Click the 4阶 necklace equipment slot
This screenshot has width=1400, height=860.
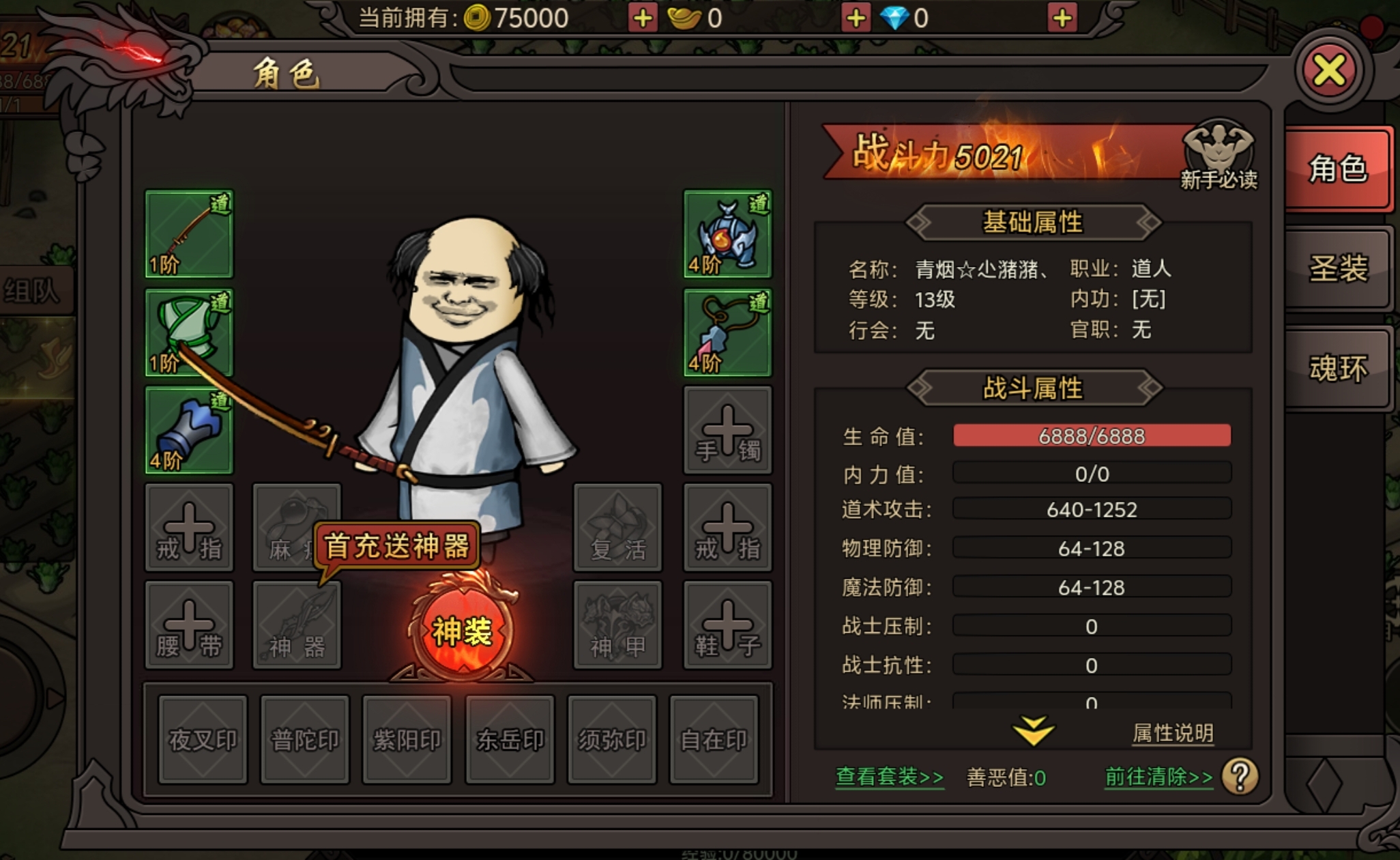pos(727,331)
